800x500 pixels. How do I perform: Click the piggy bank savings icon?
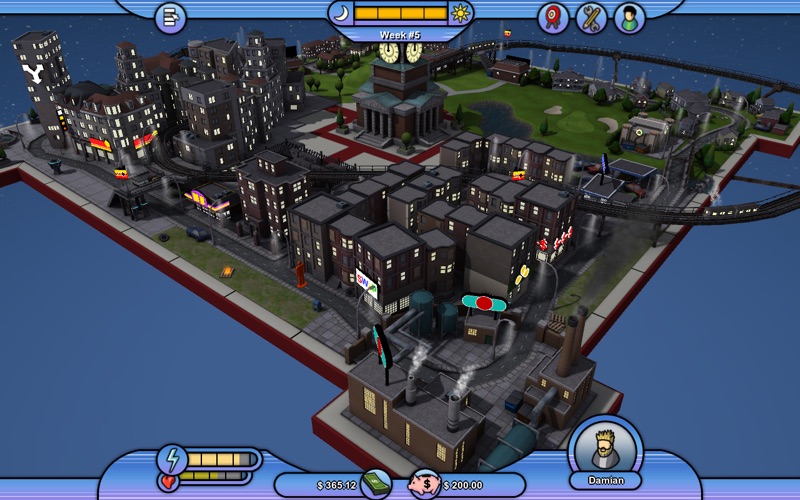point(422,484)
